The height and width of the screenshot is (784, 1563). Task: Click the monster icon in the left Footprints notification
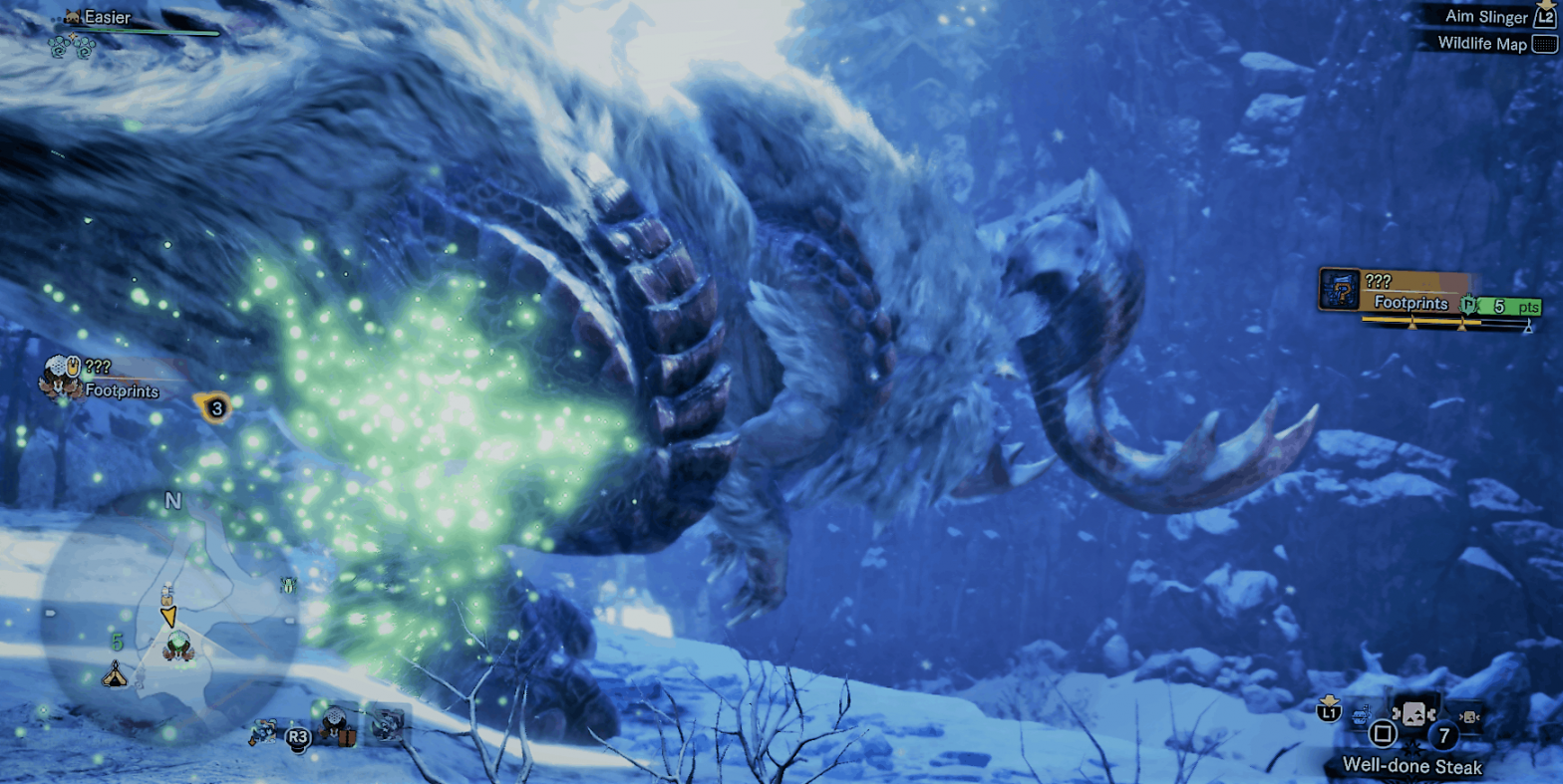pos(62,374)
